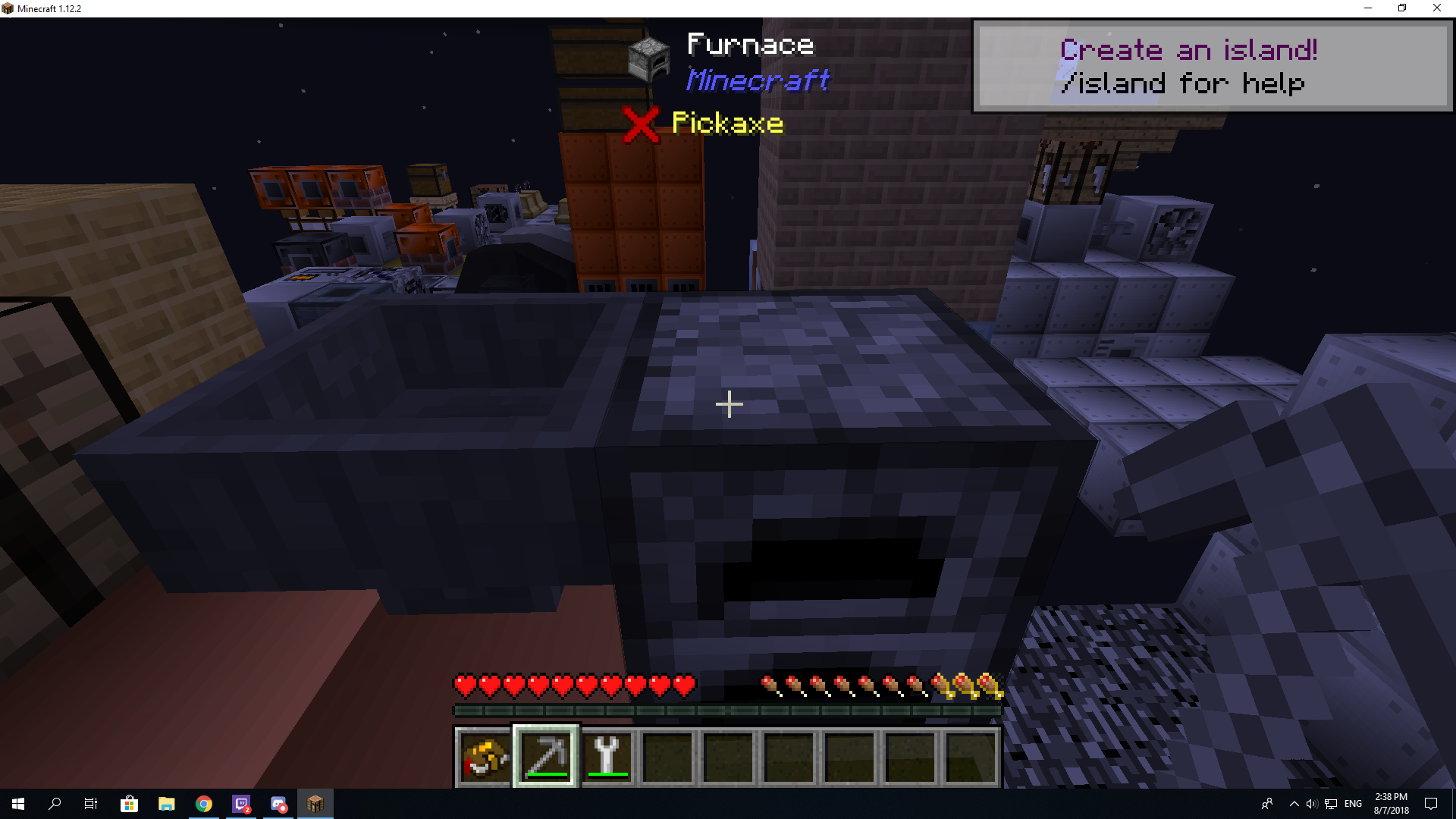
Task: Click the '/island for help' chat message
Action: click(1183, 83)
